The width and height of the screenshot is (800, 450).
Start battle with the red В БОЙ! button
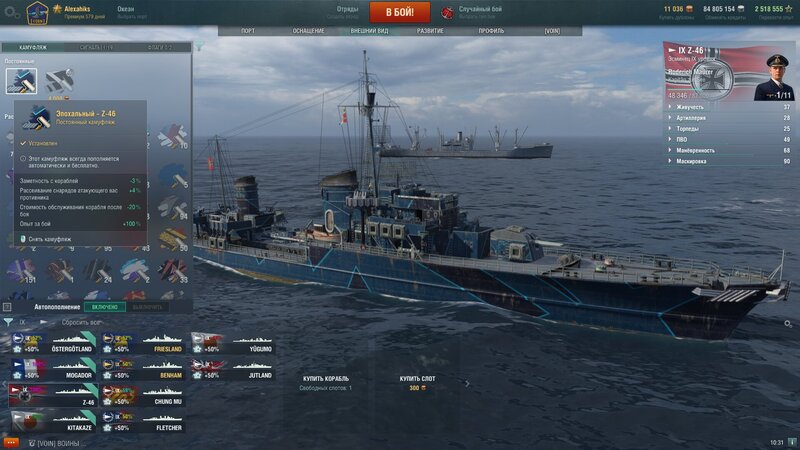coord(400,12)
